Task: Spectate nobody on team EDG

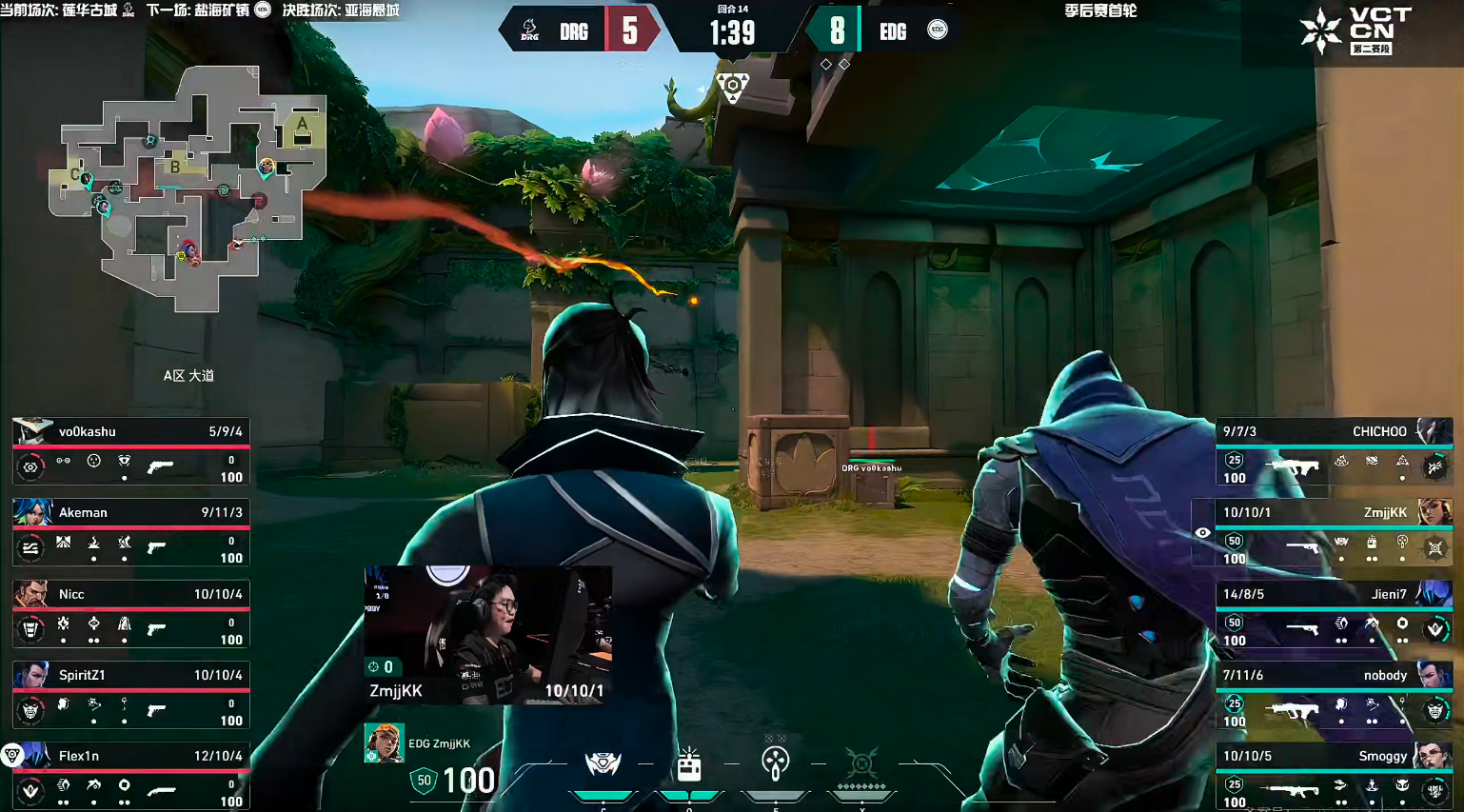Action: click(1334, 694)
